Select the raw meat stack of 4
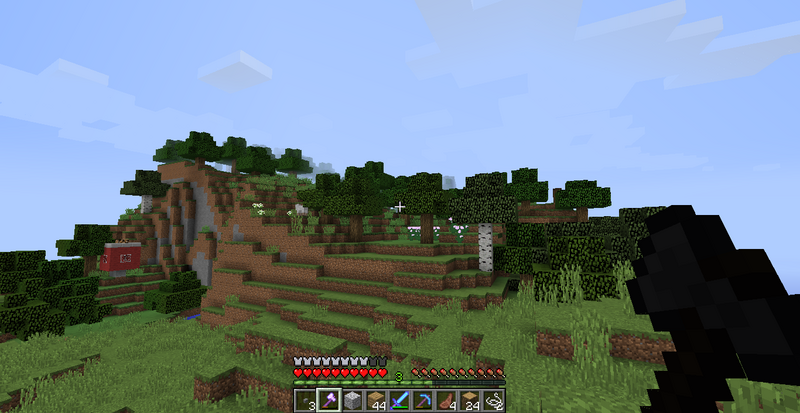800x413 pixels. [x=446, y=401]
